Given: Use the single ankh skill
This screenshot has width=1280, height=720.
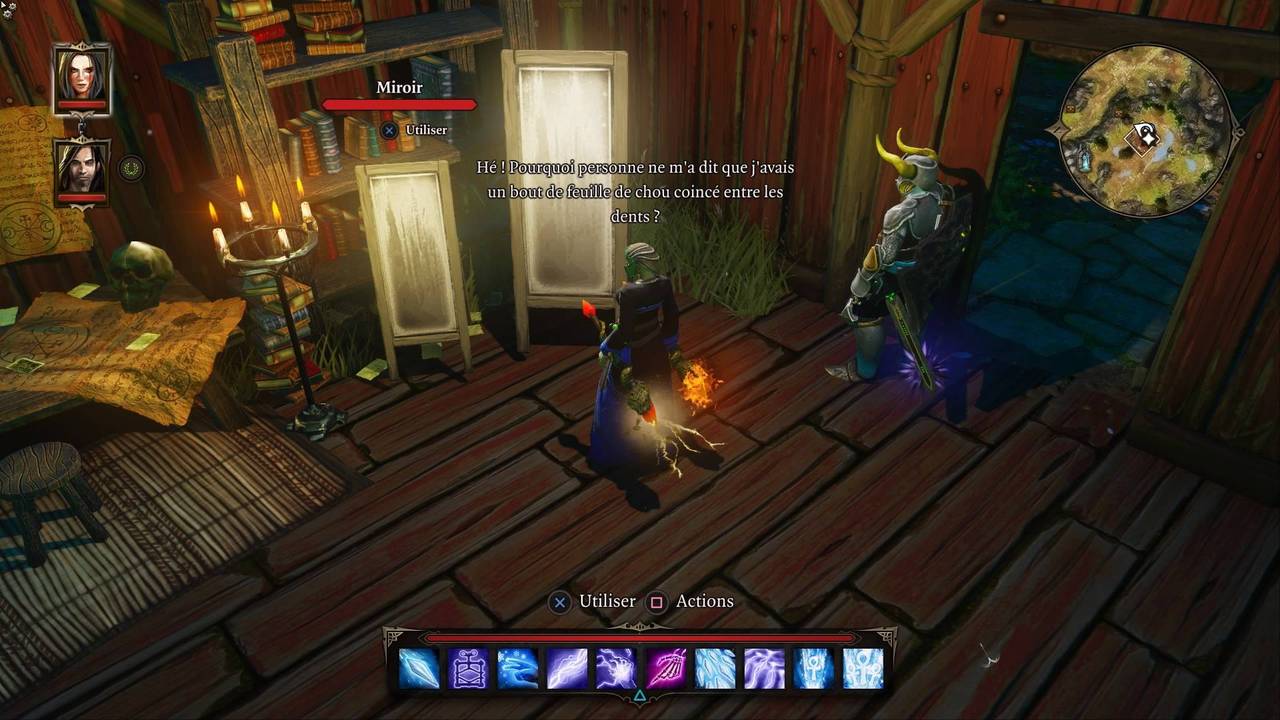Looking at the screenshot, I should (x=813, y=669).
